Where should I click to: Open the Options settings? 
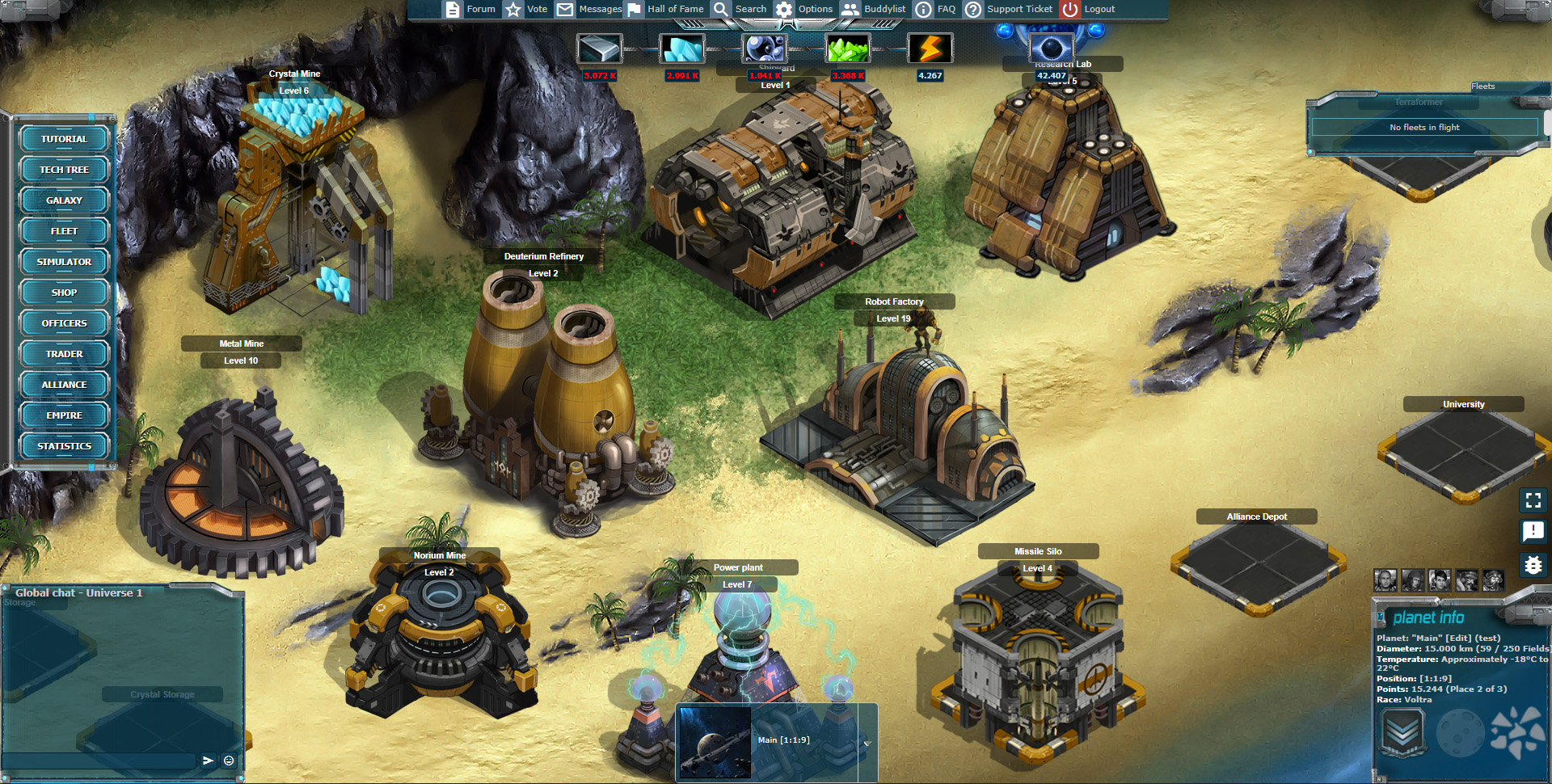click(x=804, y=10)
